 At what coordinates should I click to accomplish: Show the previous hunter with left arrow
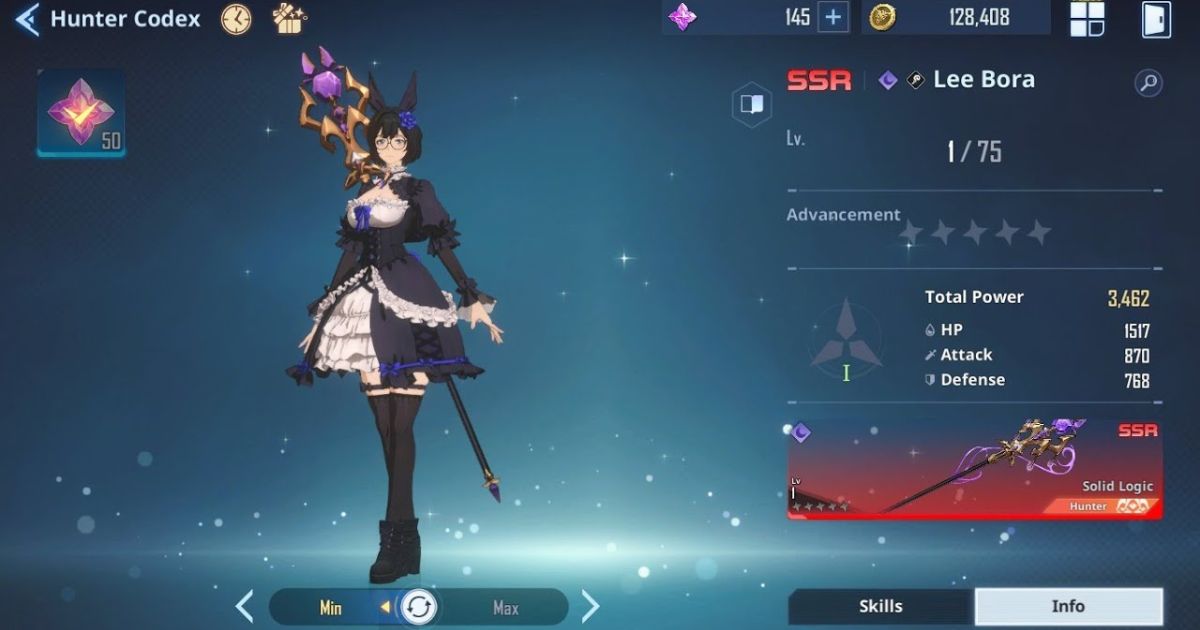click(245, 606)
